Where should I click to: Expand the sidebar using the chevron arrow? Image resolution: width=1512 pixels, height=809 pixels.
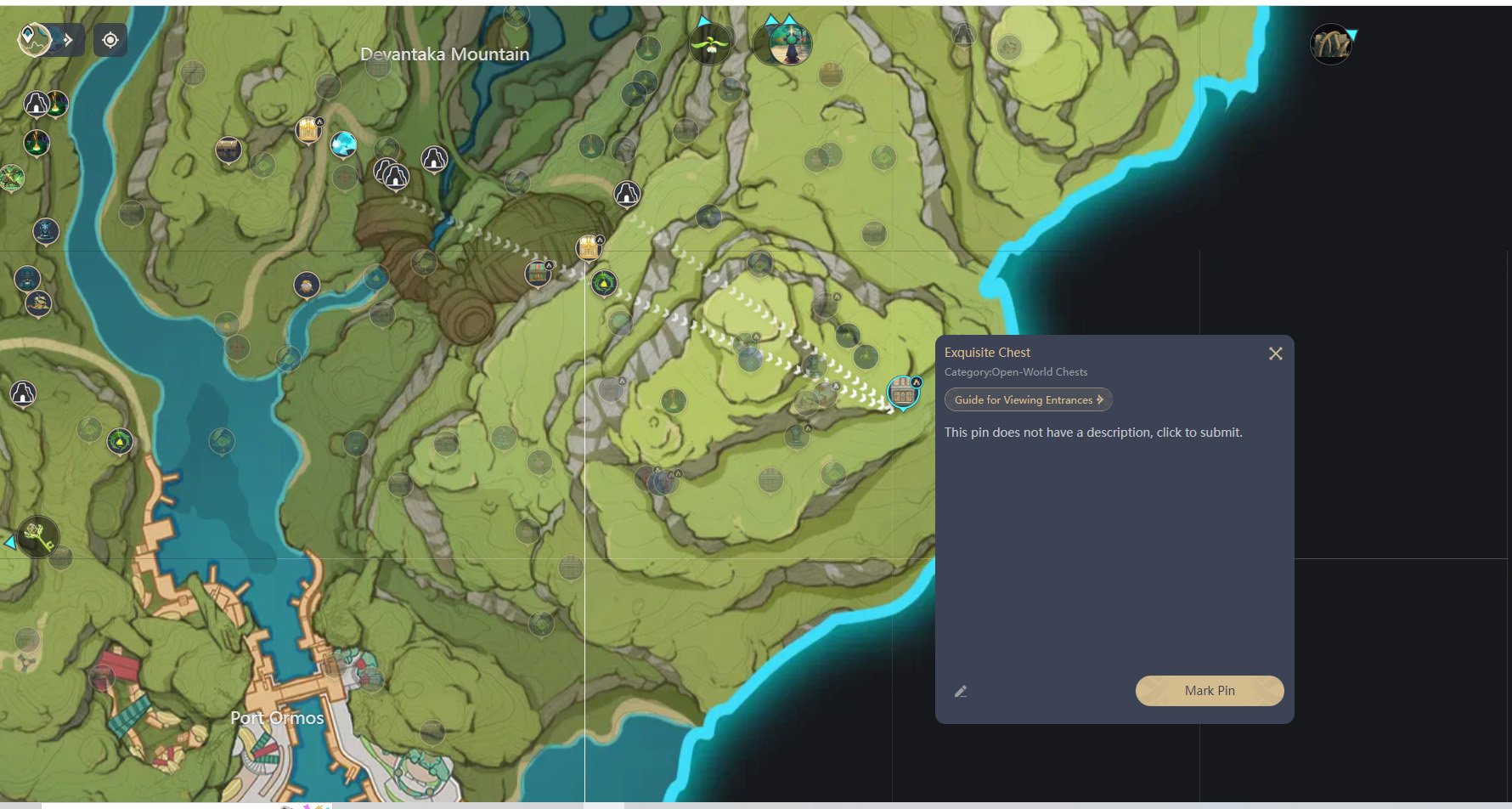point(67,39)
